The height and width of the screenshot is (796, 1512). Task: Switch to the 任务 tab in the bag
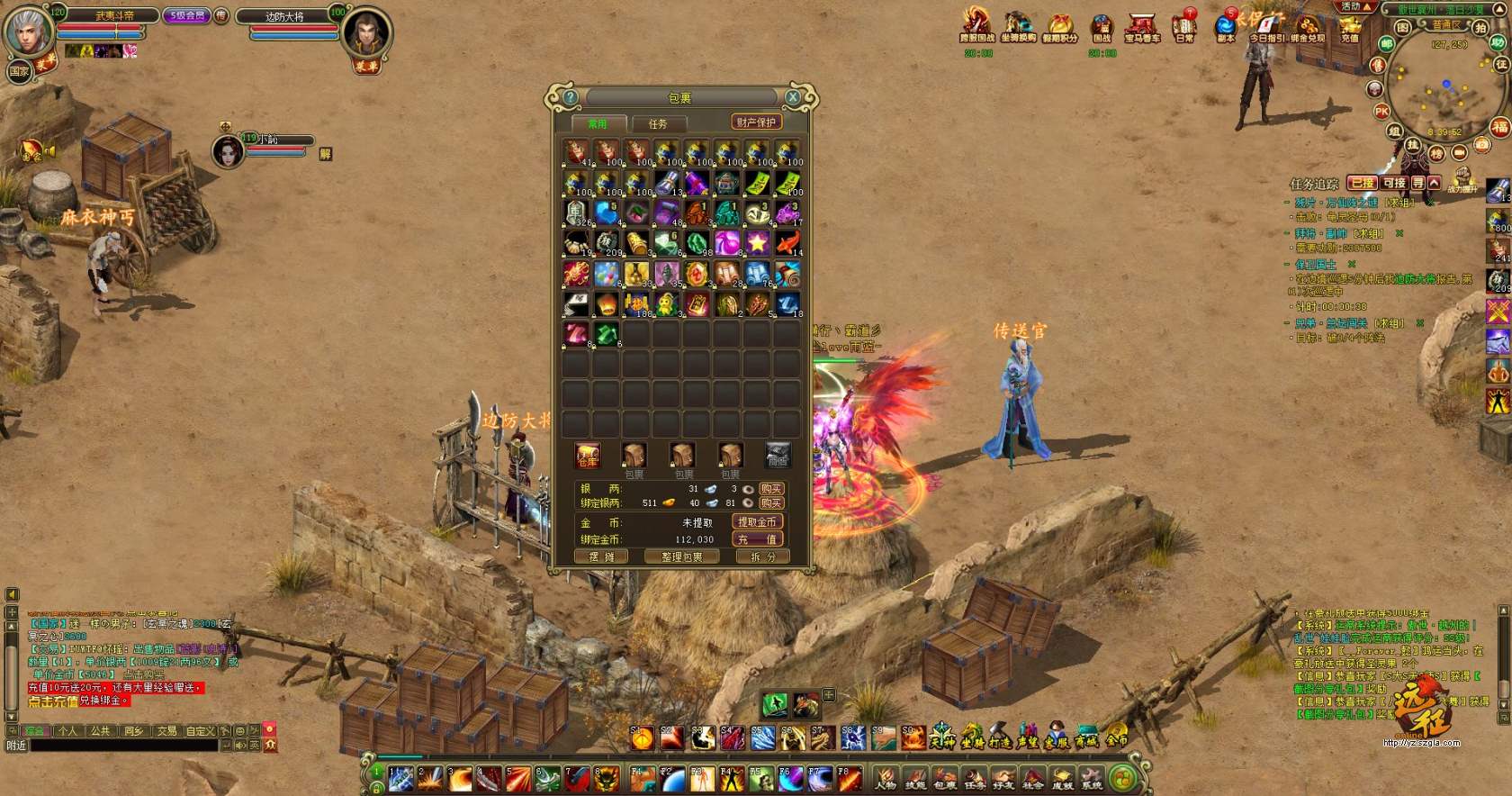658,123
